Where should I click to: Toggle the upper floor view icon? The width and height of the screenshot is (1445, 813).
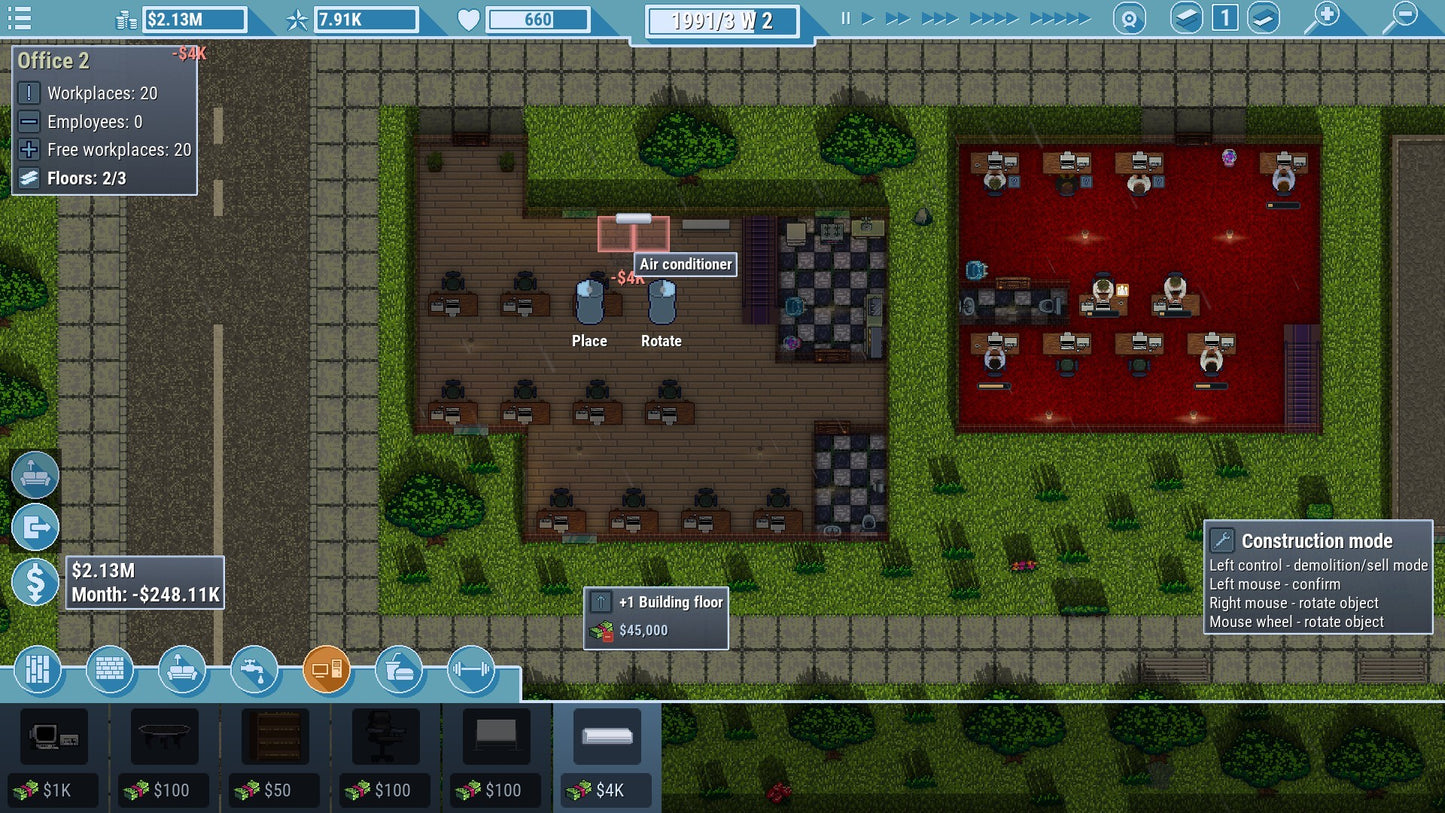click(x=1185, y=18)
